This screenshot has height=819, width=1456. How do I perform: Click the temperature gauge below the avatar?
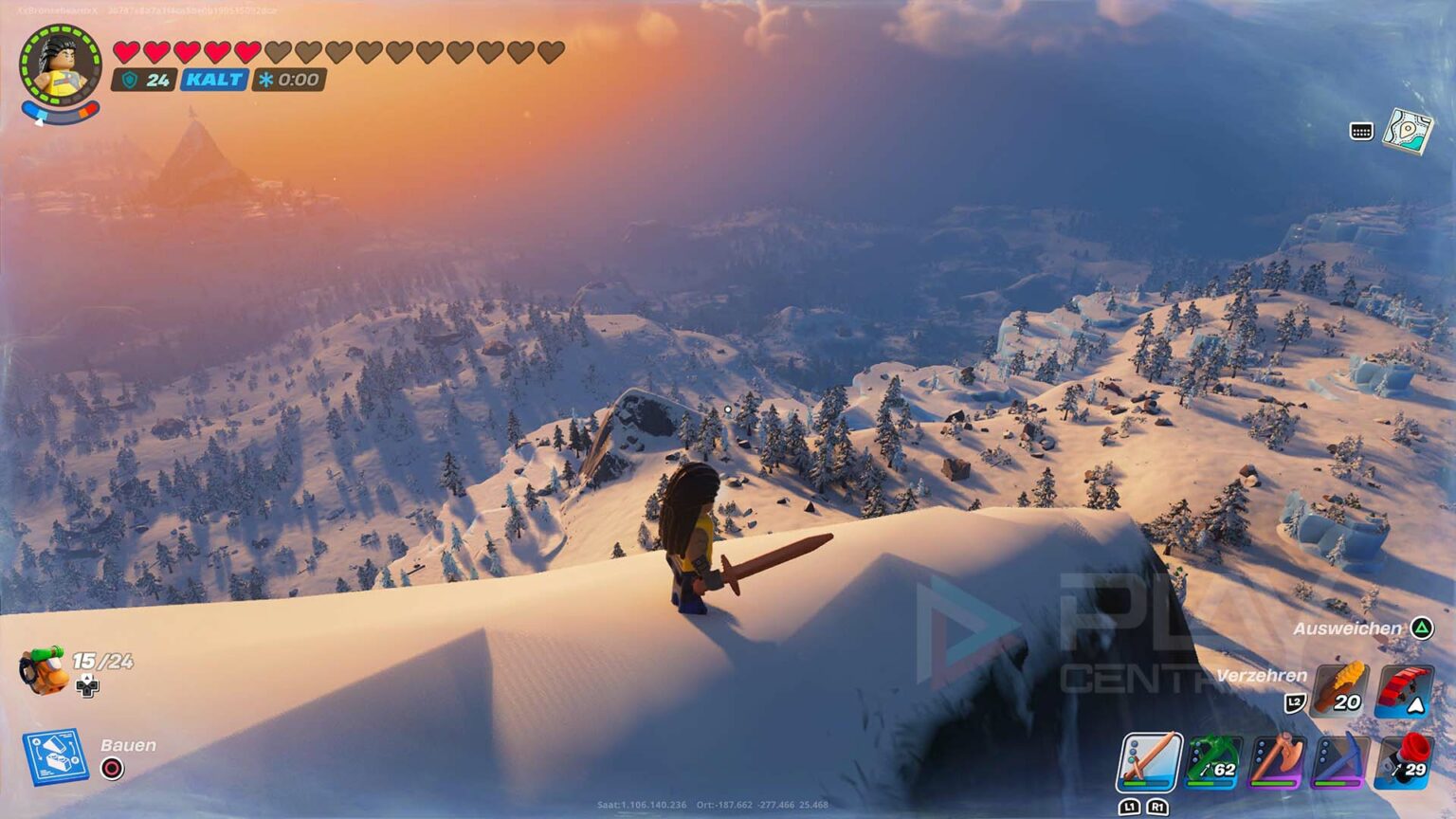(x=60, y=111)
